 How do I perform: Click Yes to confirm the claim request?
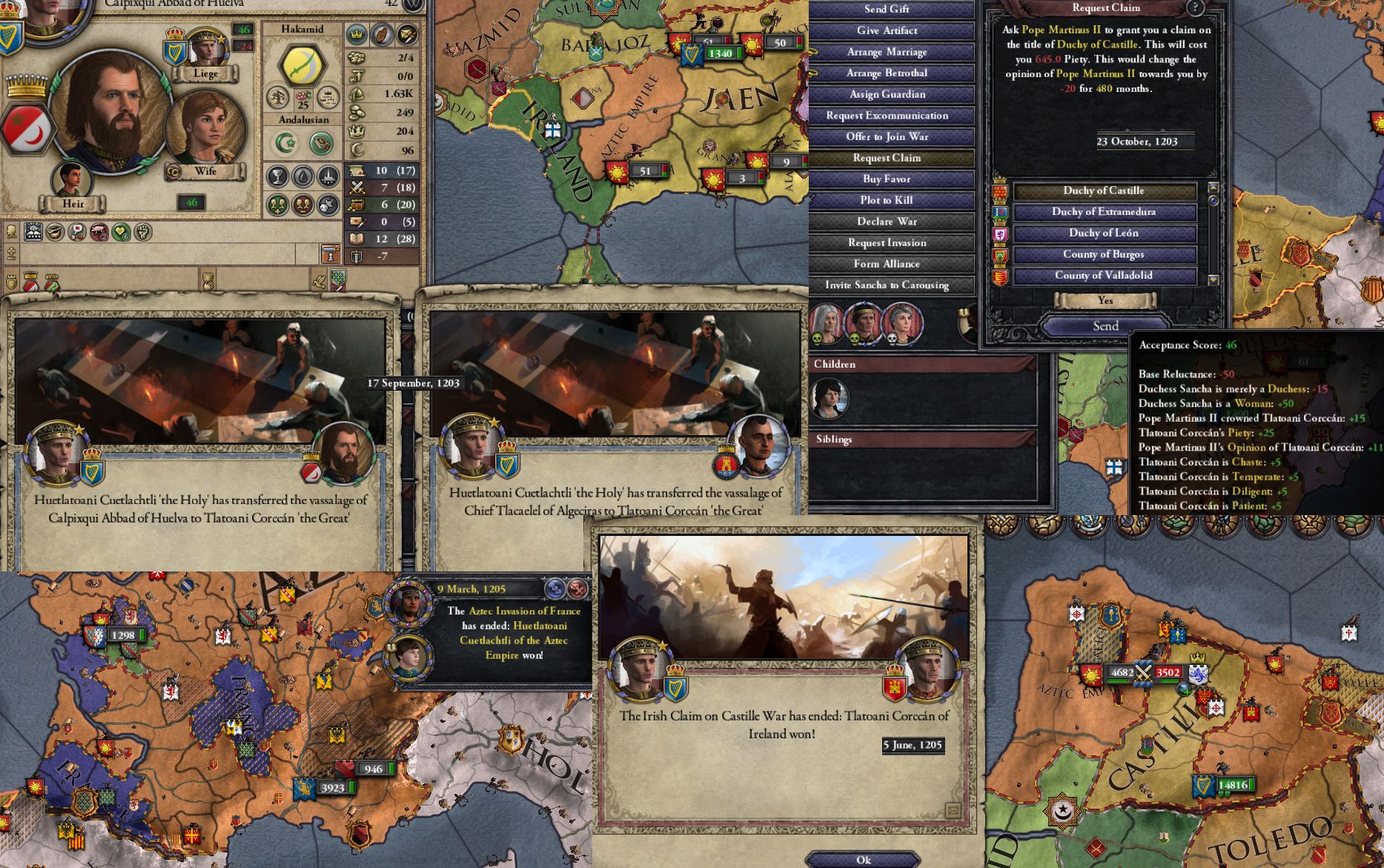click(x=1105, y=301)
